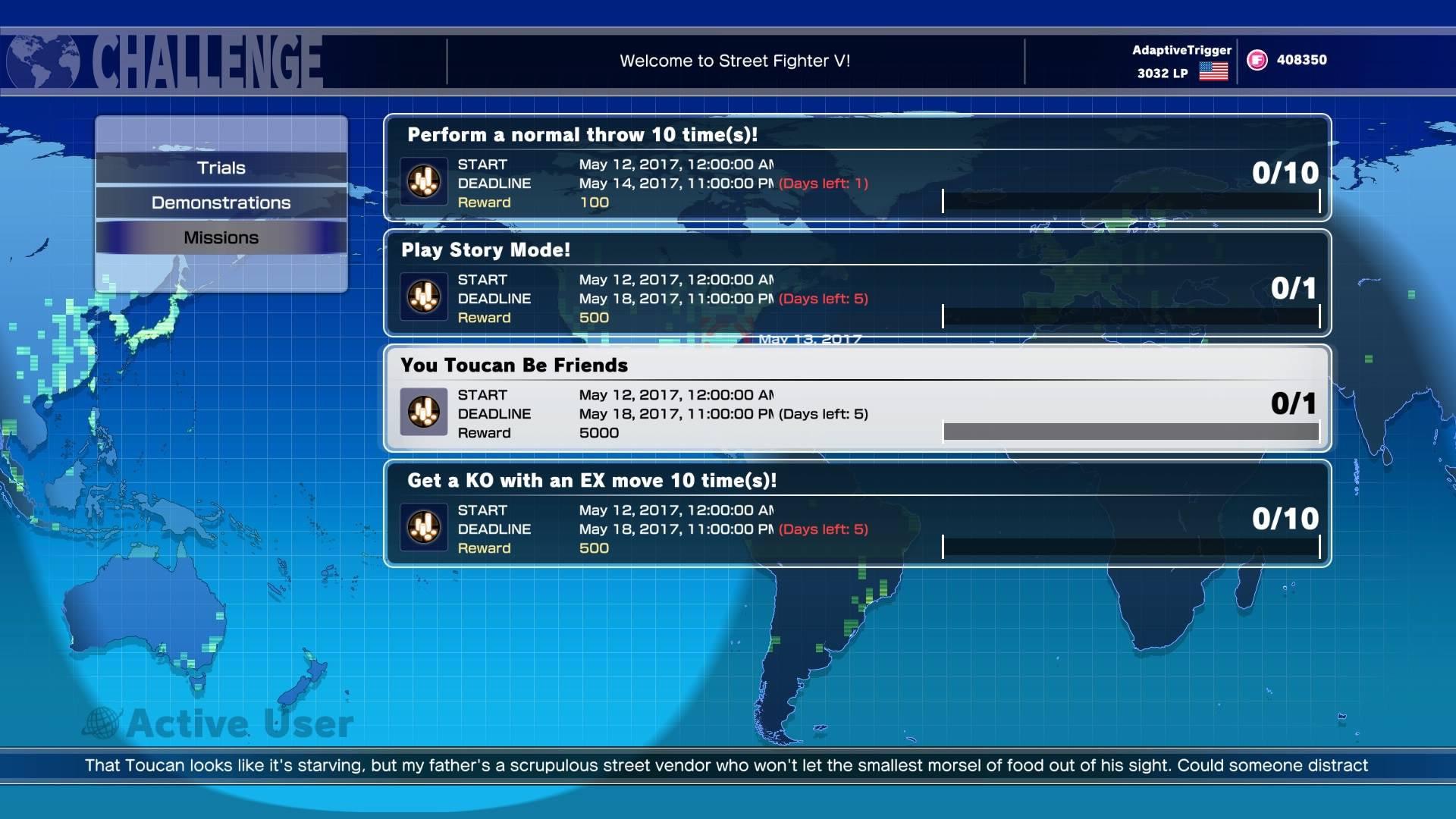The height and width of the screenshot is (819, 1456).
Task: Open the Demonstrations section
Action: (221, 202)
